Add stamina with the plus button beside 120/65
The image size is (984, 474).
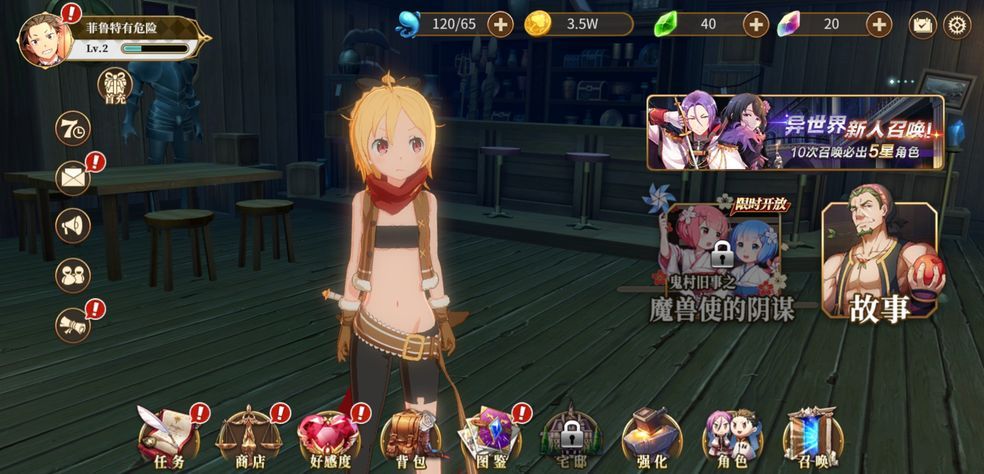pos(500,24)
